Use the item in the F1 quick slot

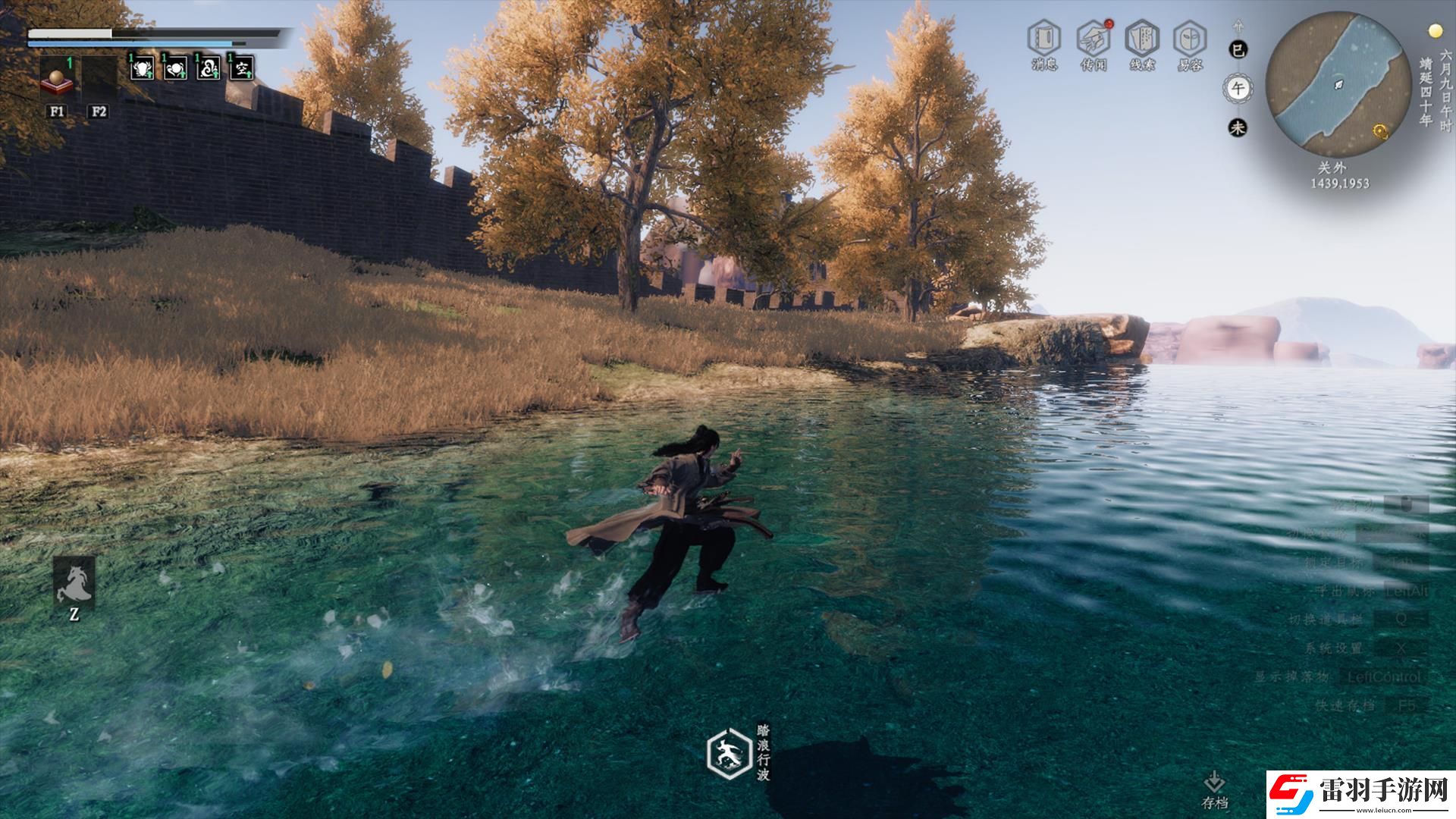(x=57, y=79)
